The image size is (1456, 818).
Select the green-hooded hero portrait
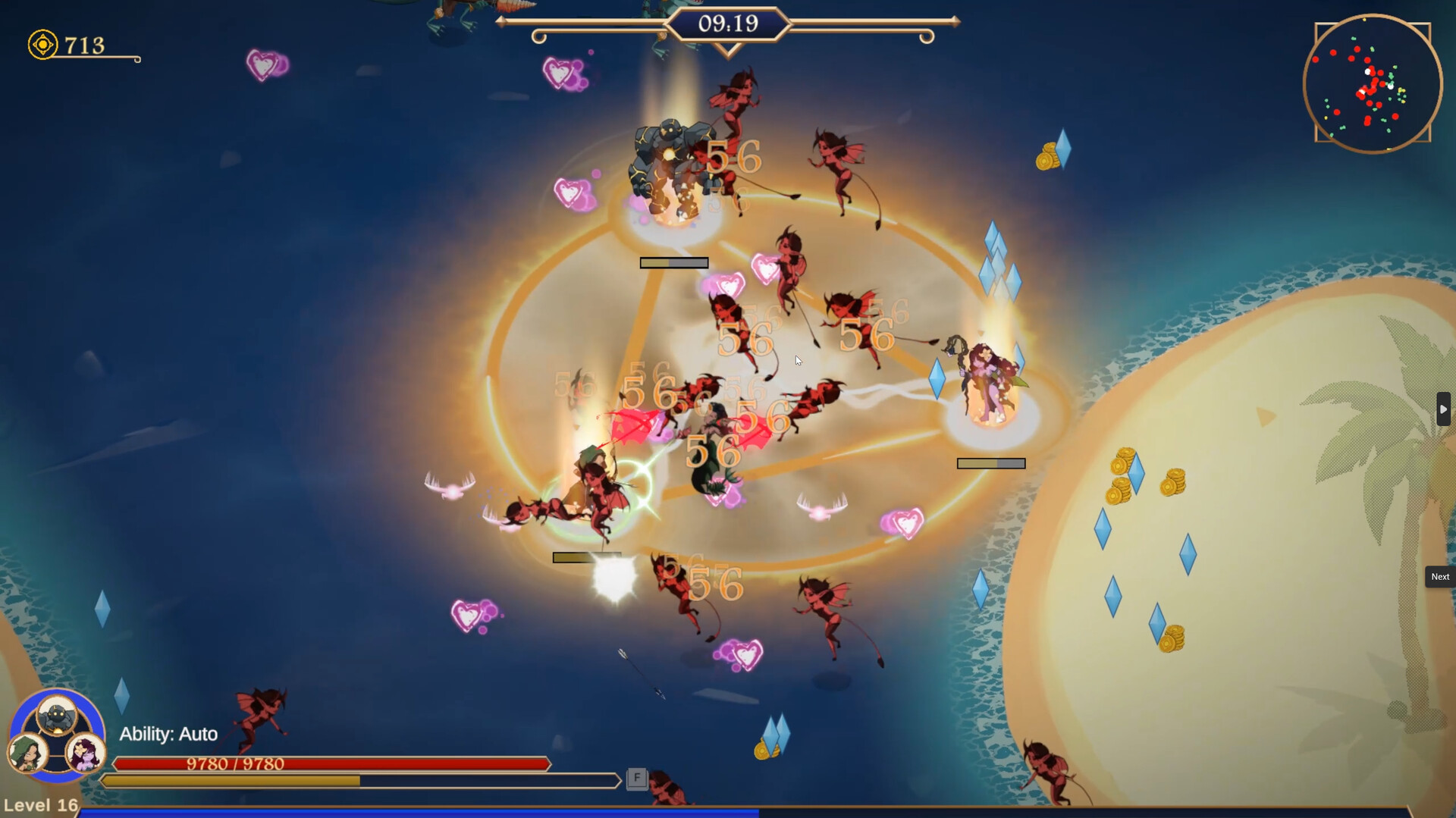coord(27,754)
